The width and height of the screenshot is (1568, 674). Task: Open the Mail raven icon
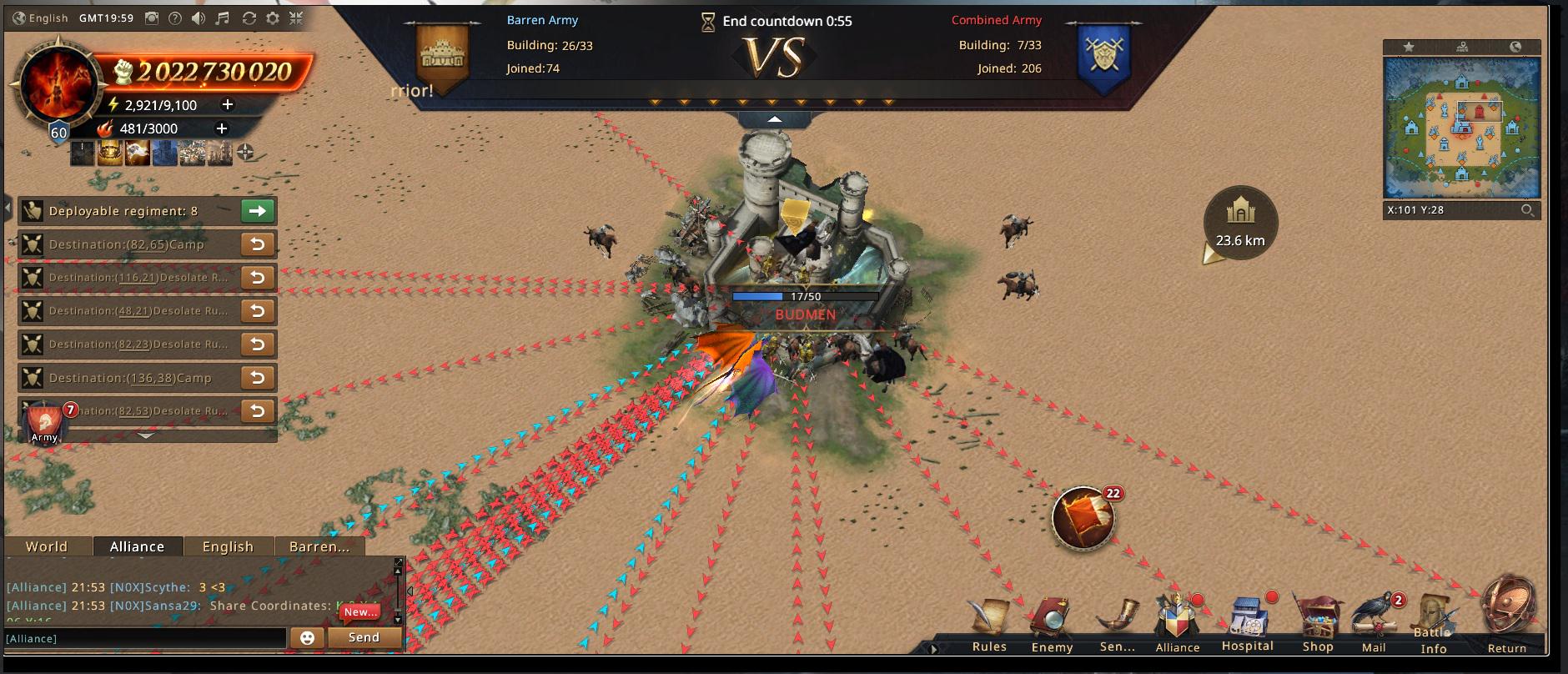(x=1374, y=622)
